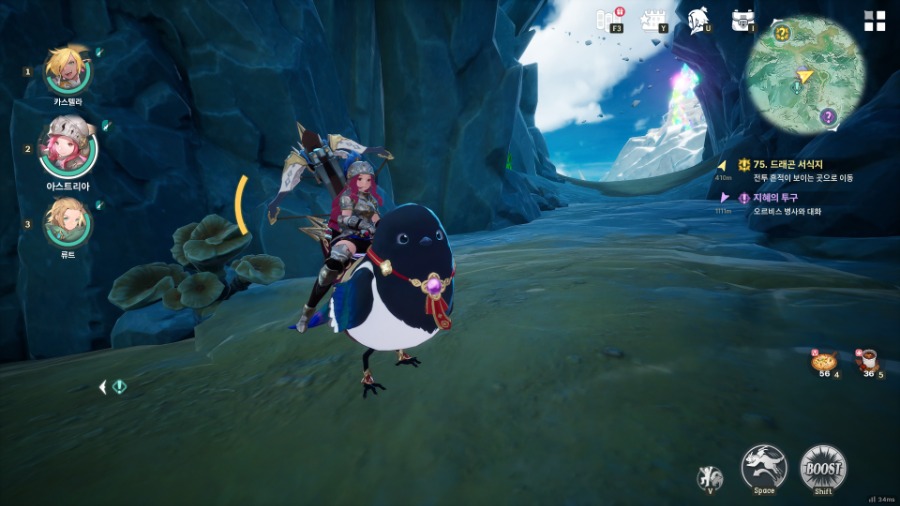This screenshot has height=506, width=900.
Task: Switch to party member 류트
Action: [x=68, y=221]
